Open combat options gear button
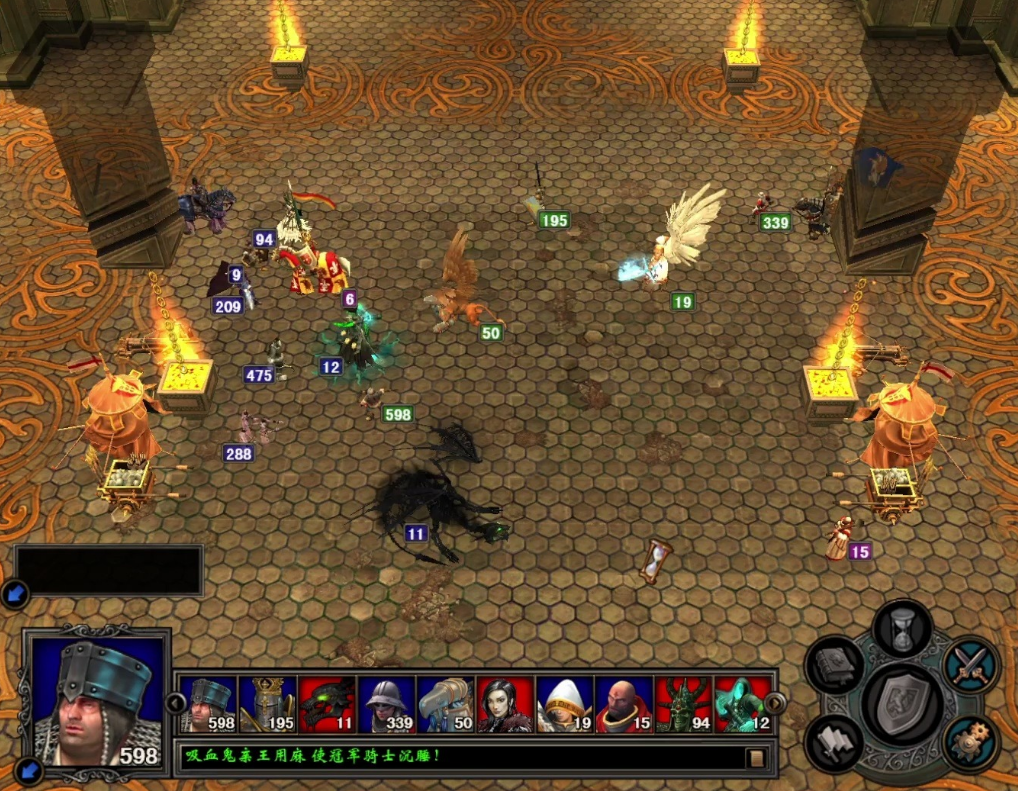1018x791 pixels. click(970, 744)
